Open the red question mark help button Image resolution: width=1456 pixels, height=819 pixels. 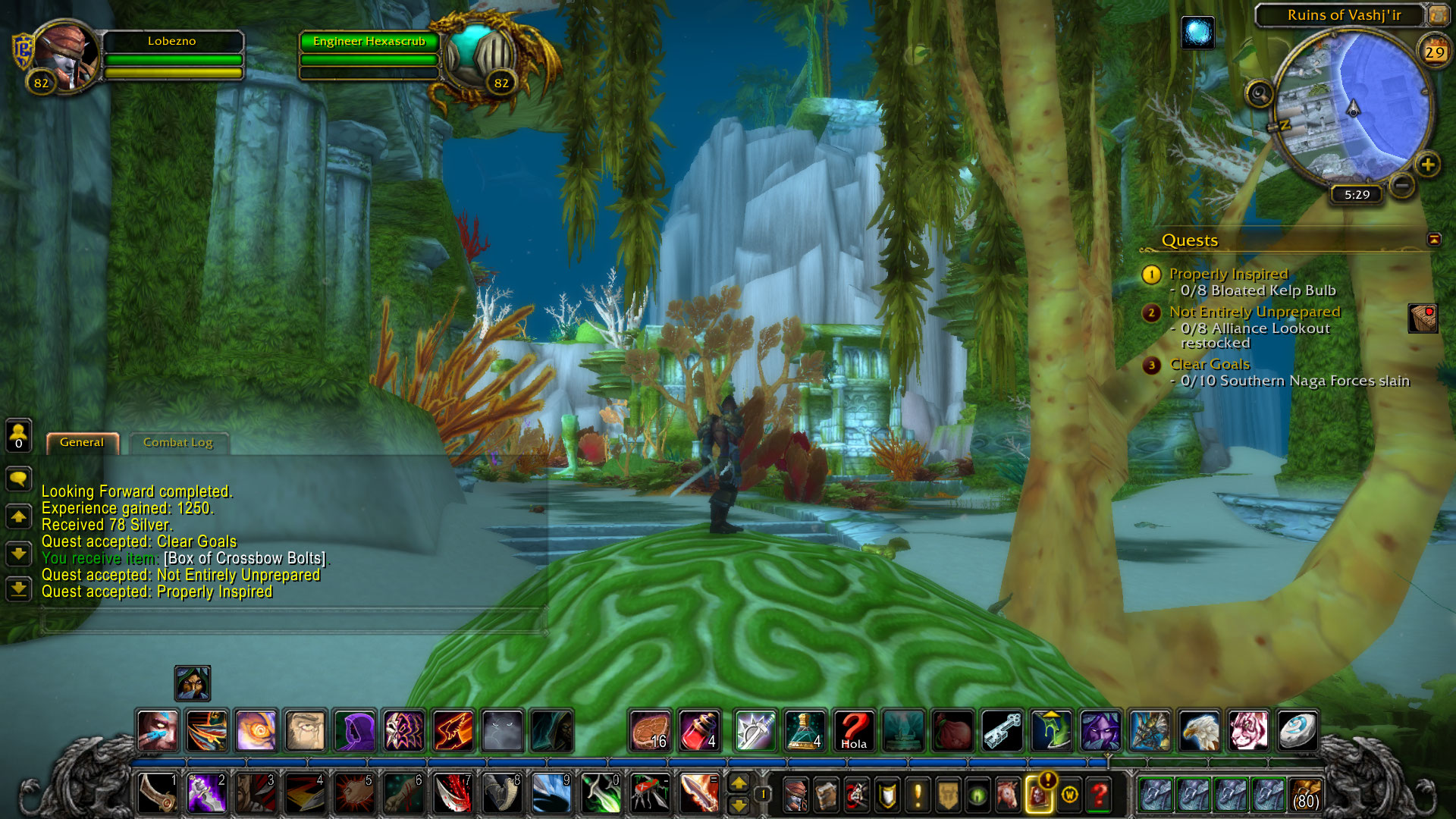coord(1099,795)
